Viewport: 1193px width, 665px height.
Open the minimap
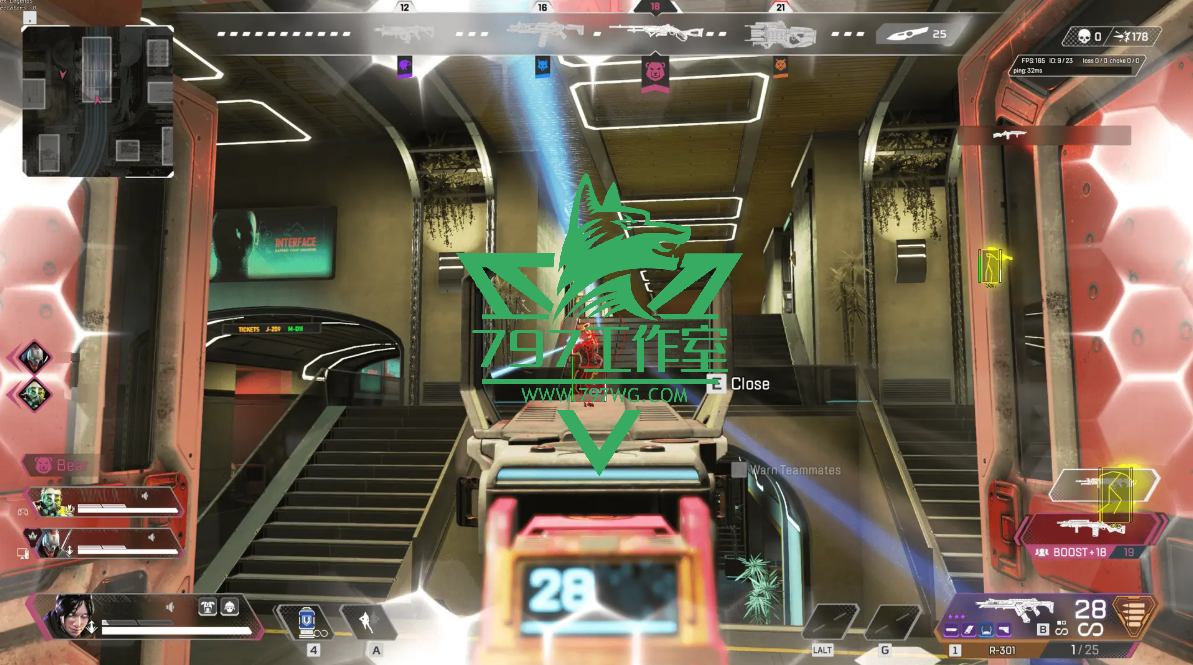(97, 100)
